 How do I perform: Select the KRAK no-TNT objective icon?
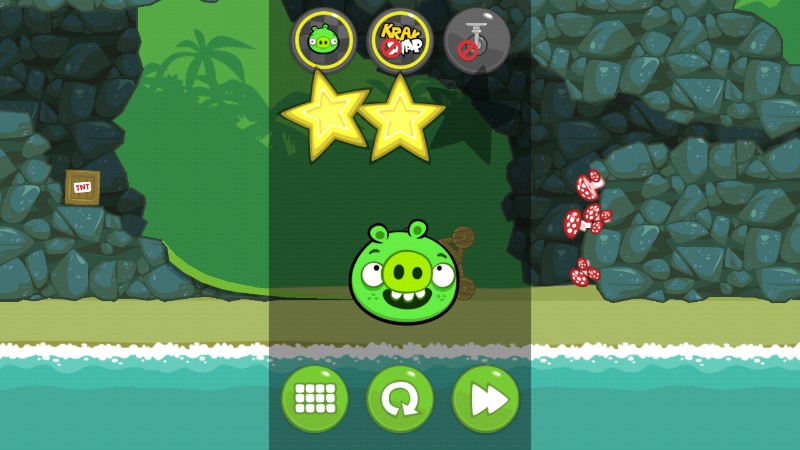point(400,41)
